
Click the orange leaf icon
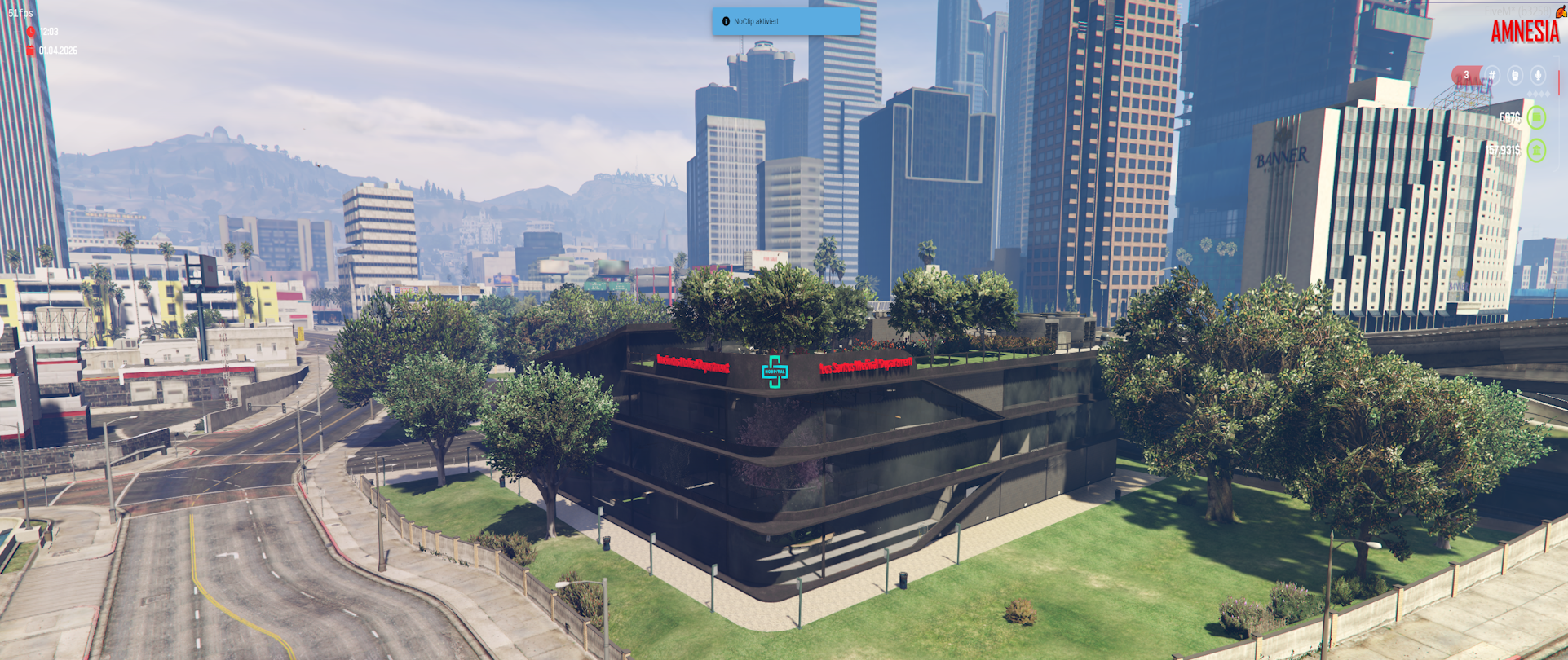[1561, 11]
